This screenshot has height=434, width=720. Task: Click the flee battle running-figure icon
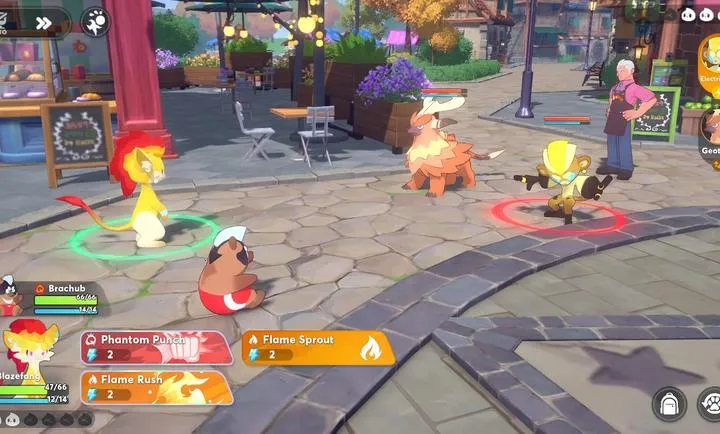tap(96, 22)
